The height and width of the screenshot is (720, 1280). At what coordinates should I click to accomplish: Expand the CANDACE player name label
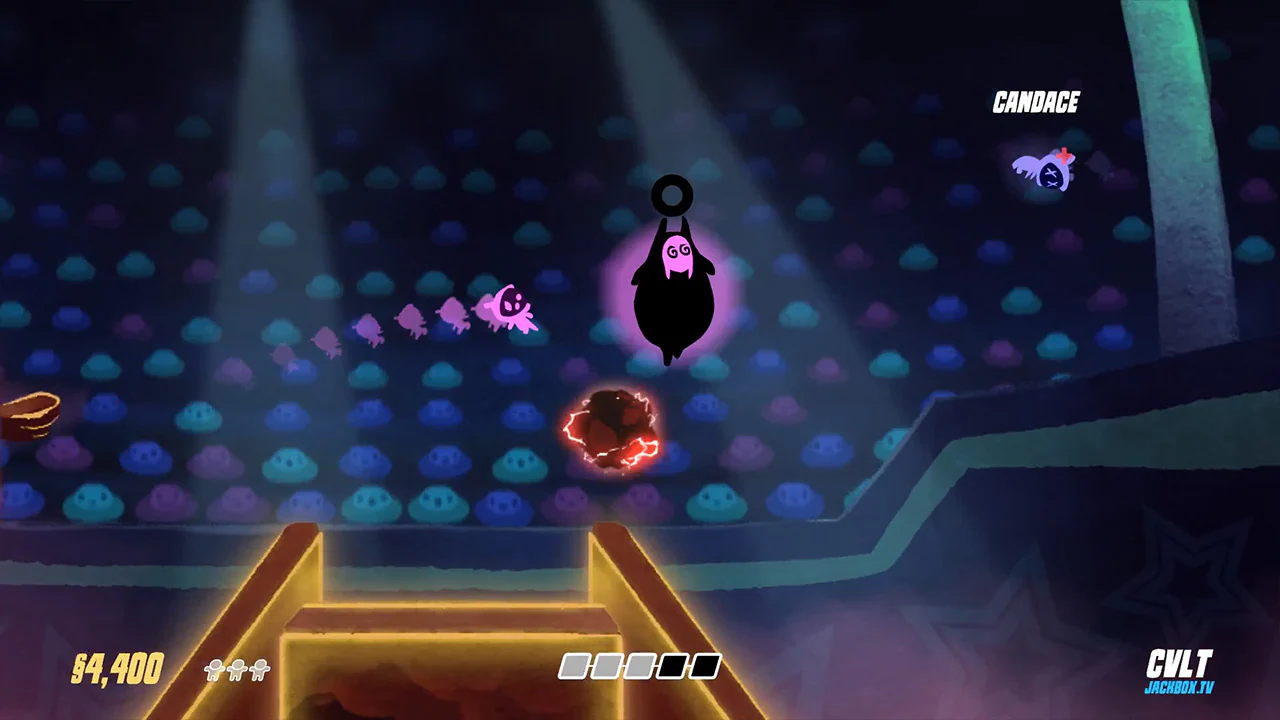[1036, 101]
